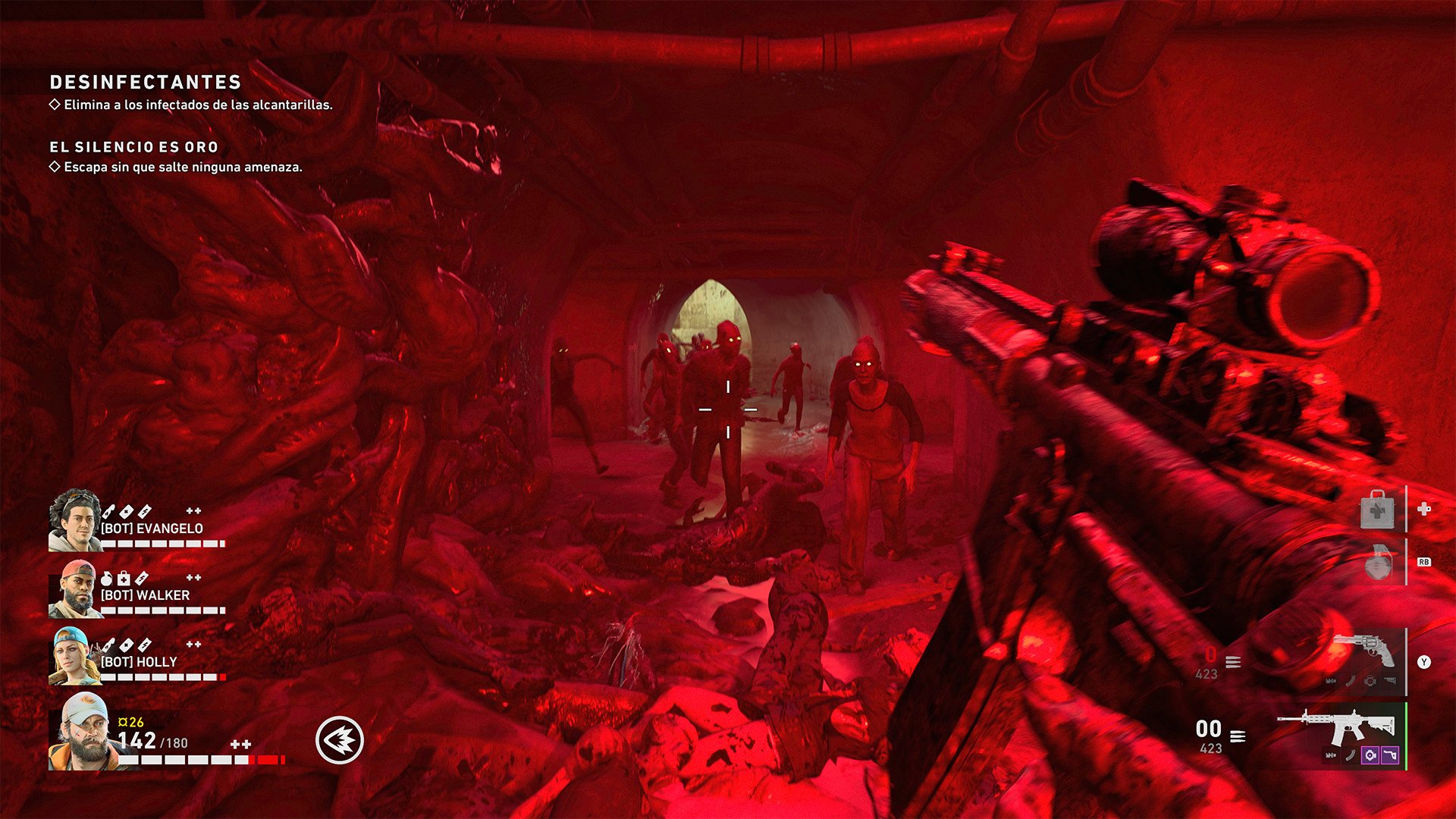Click the stock attachment icon on the rifle

[x=1389, y=755]
